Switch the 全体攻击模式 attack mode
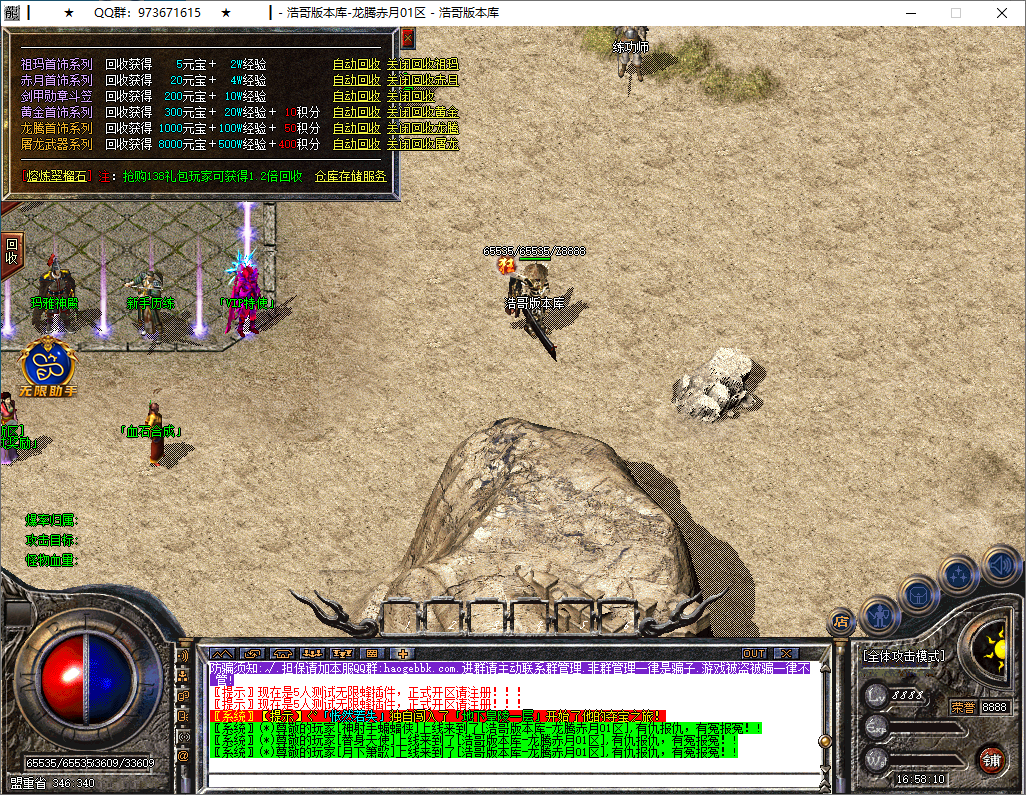The height and width of the screenshot is (795, 1026). [x=904, y=656]
